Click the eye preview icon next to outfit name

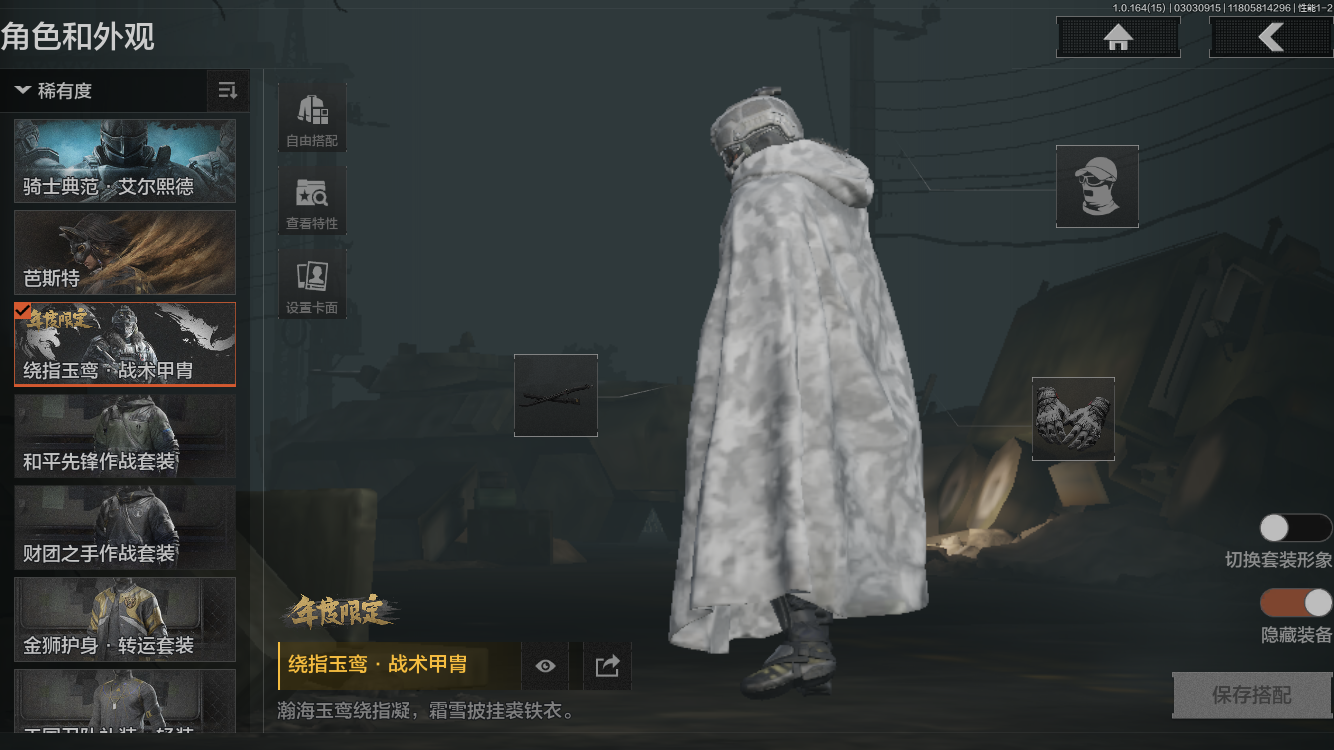(544, 665)
